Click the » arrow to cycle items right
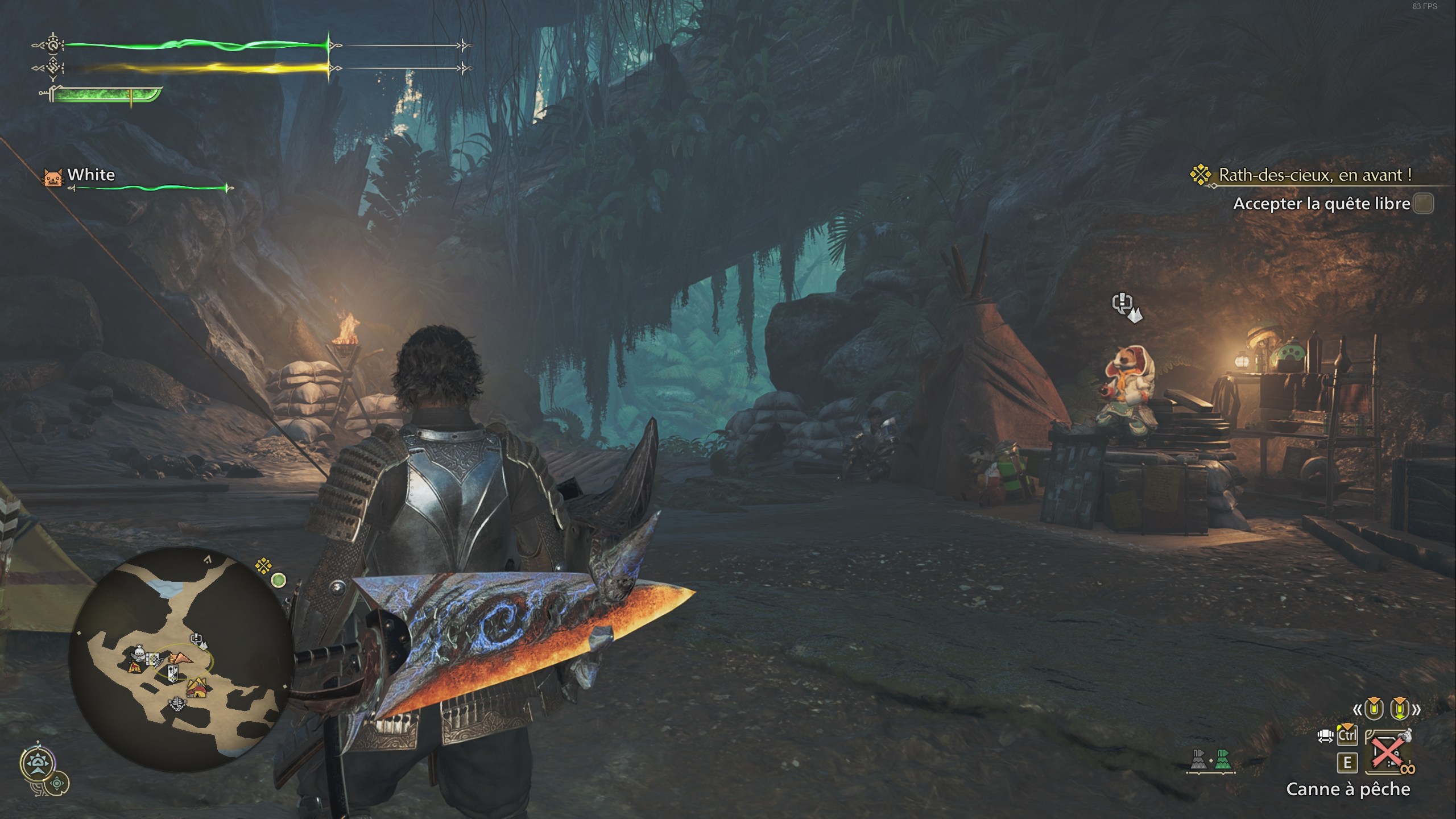Screen dimensions: 1456x819 pos(1417,709)
